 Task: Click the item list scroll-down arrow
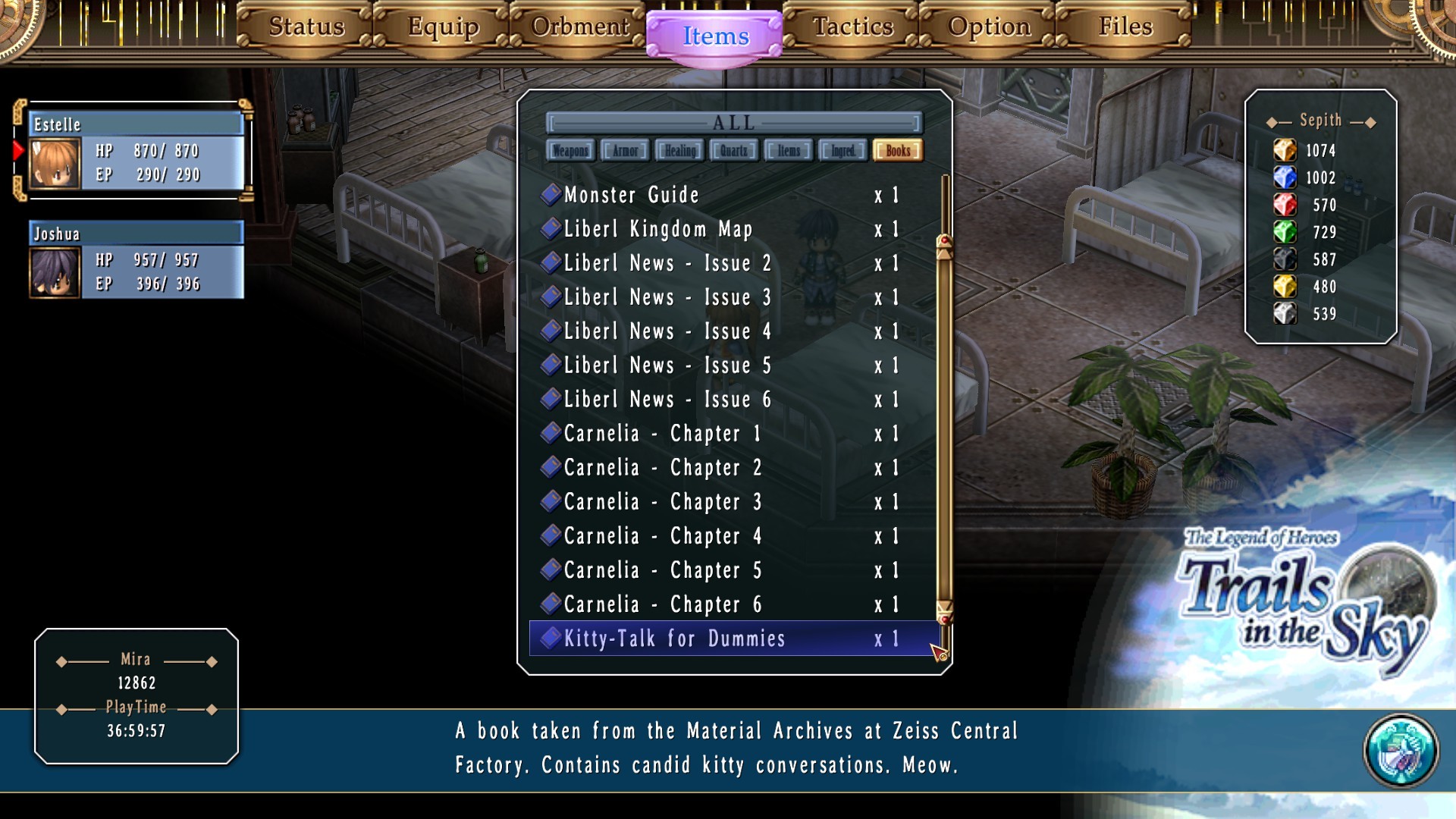pos(944,610)
